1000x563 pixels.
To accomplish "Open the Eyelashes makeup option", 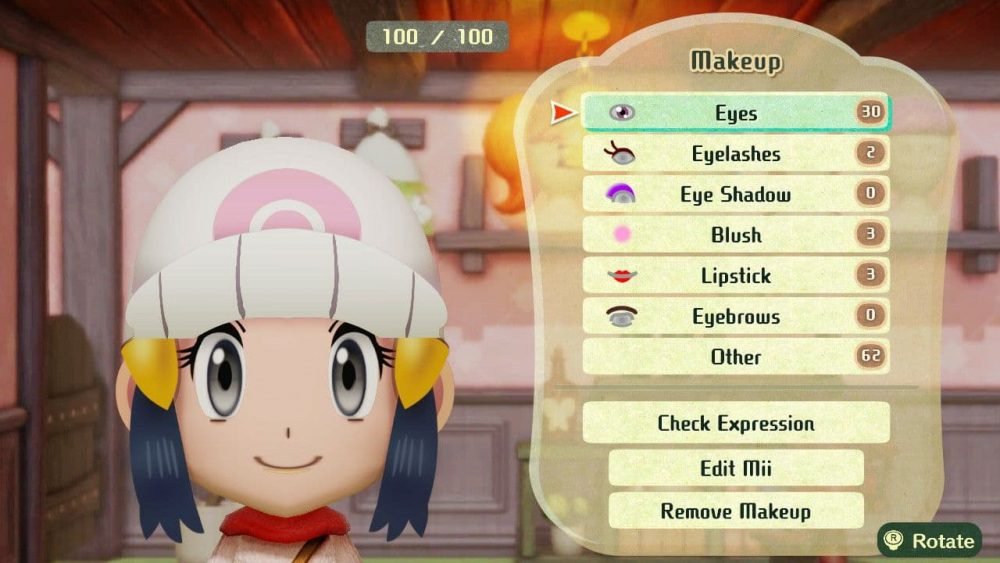I will tap(735, 154).
